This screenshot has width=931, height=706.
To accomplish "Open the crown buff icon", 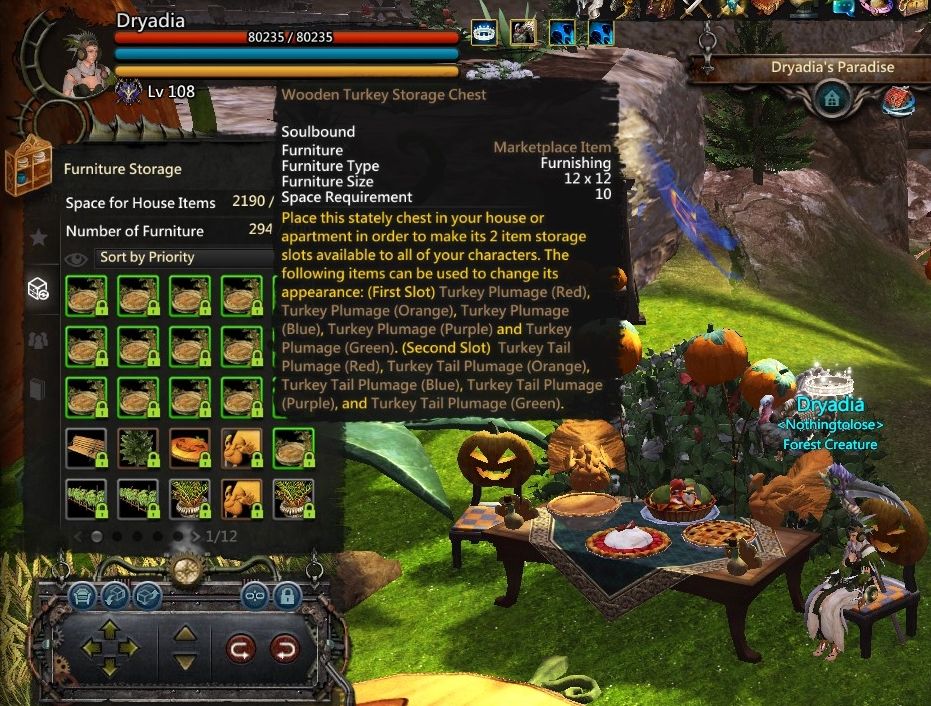I will [x=485, y=35].
